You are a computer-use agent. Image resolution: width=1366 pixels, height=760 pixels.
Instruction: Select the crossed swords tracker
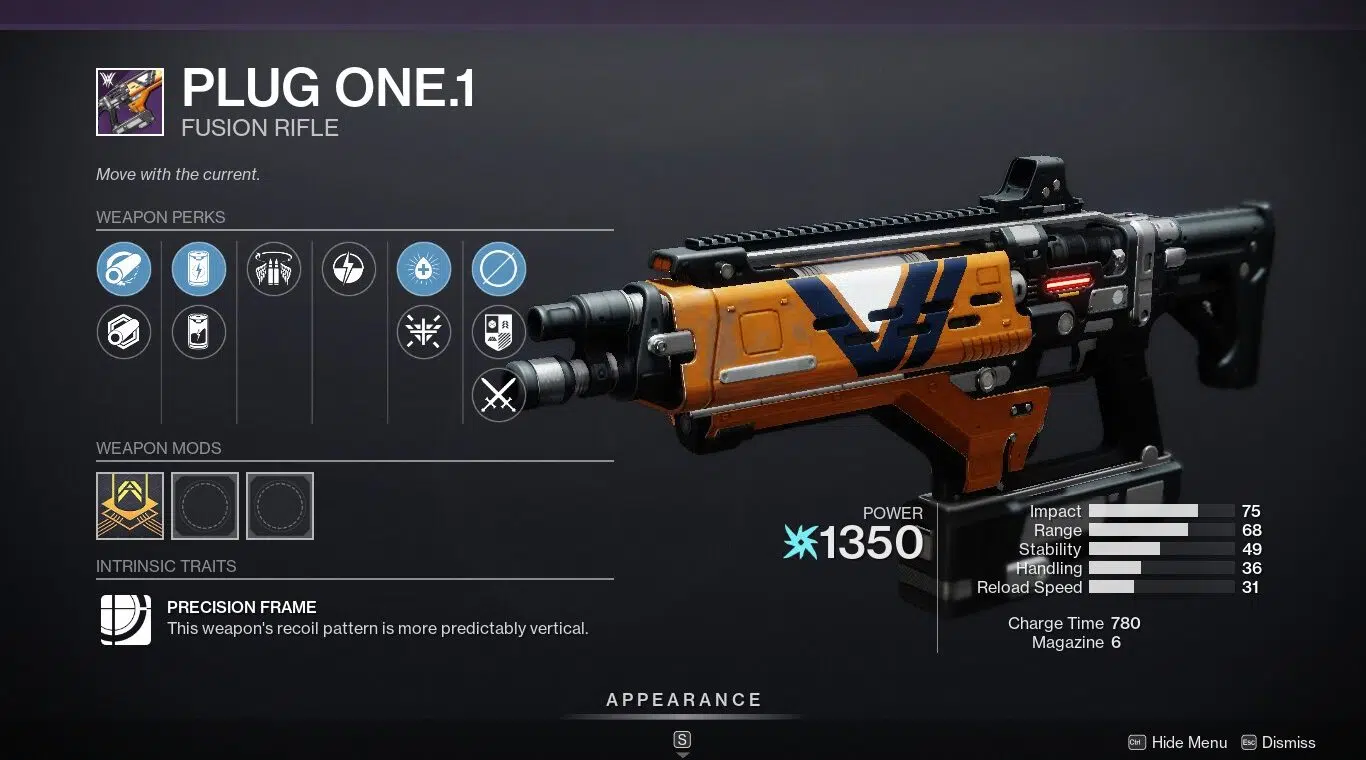499,395
